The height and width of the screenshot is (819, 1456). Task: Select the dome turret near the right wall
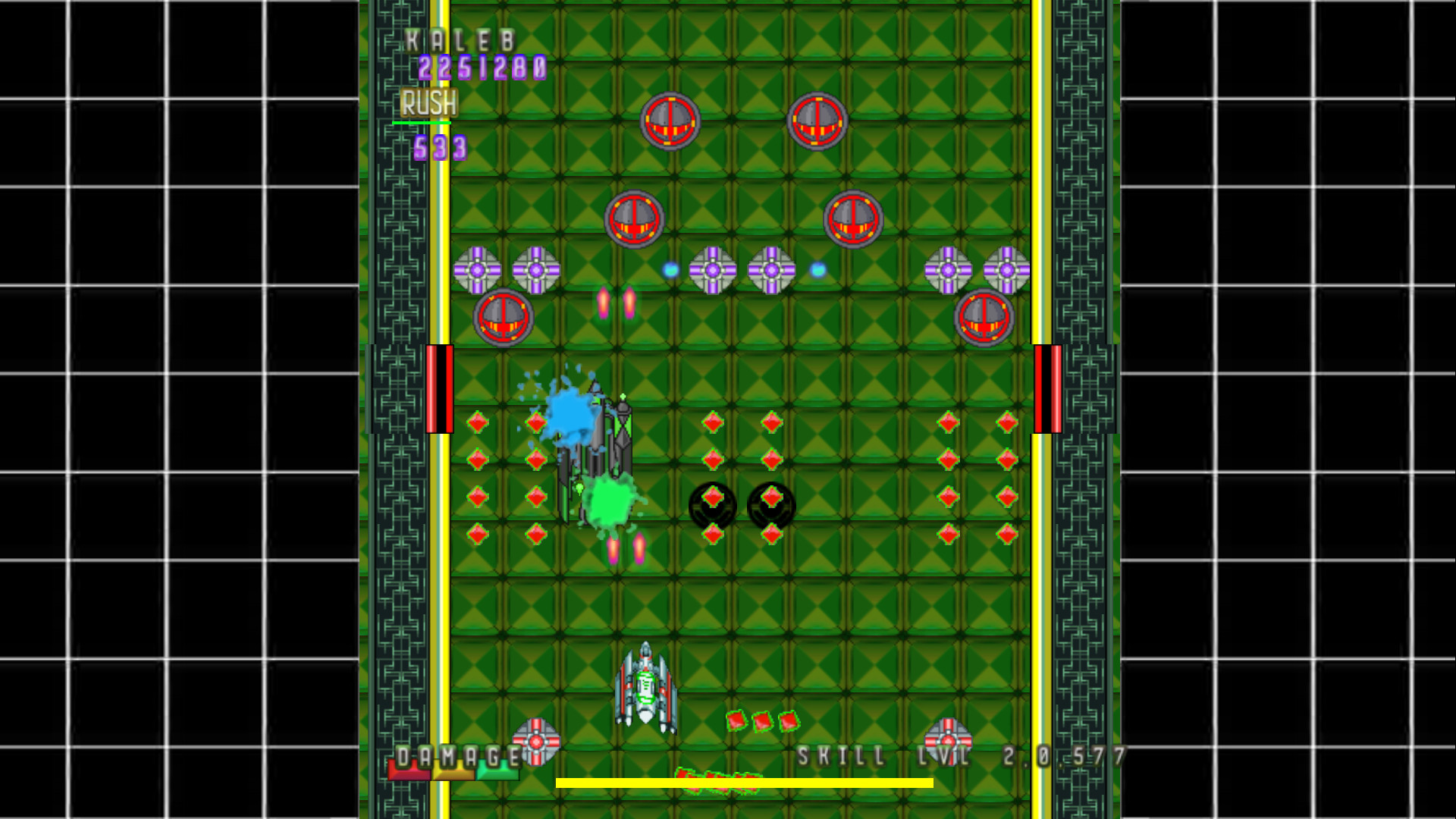[983, 318]
